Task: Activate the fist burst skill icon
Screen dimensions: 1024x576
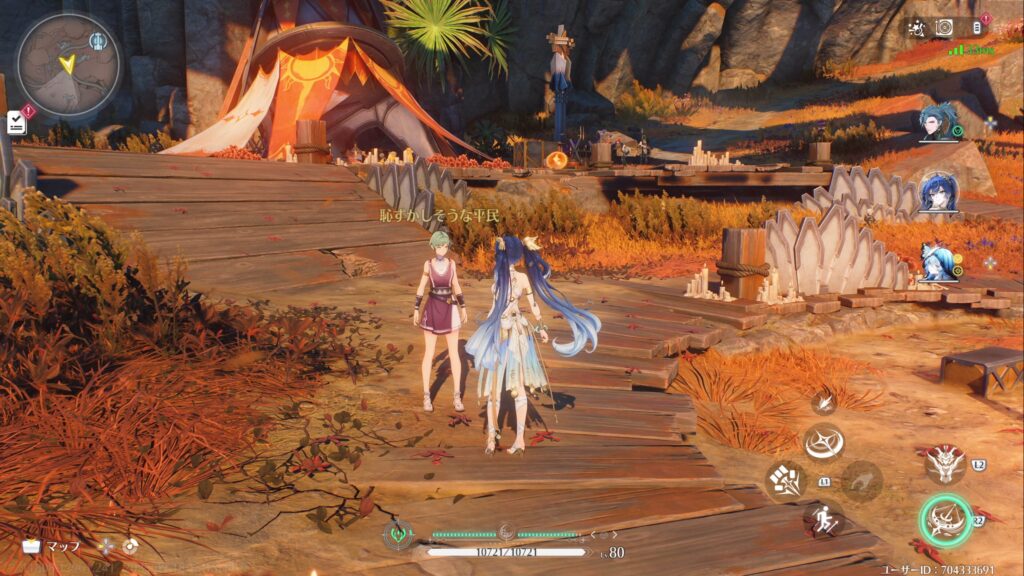Action: pyautogui.click(x=785, y=481)
